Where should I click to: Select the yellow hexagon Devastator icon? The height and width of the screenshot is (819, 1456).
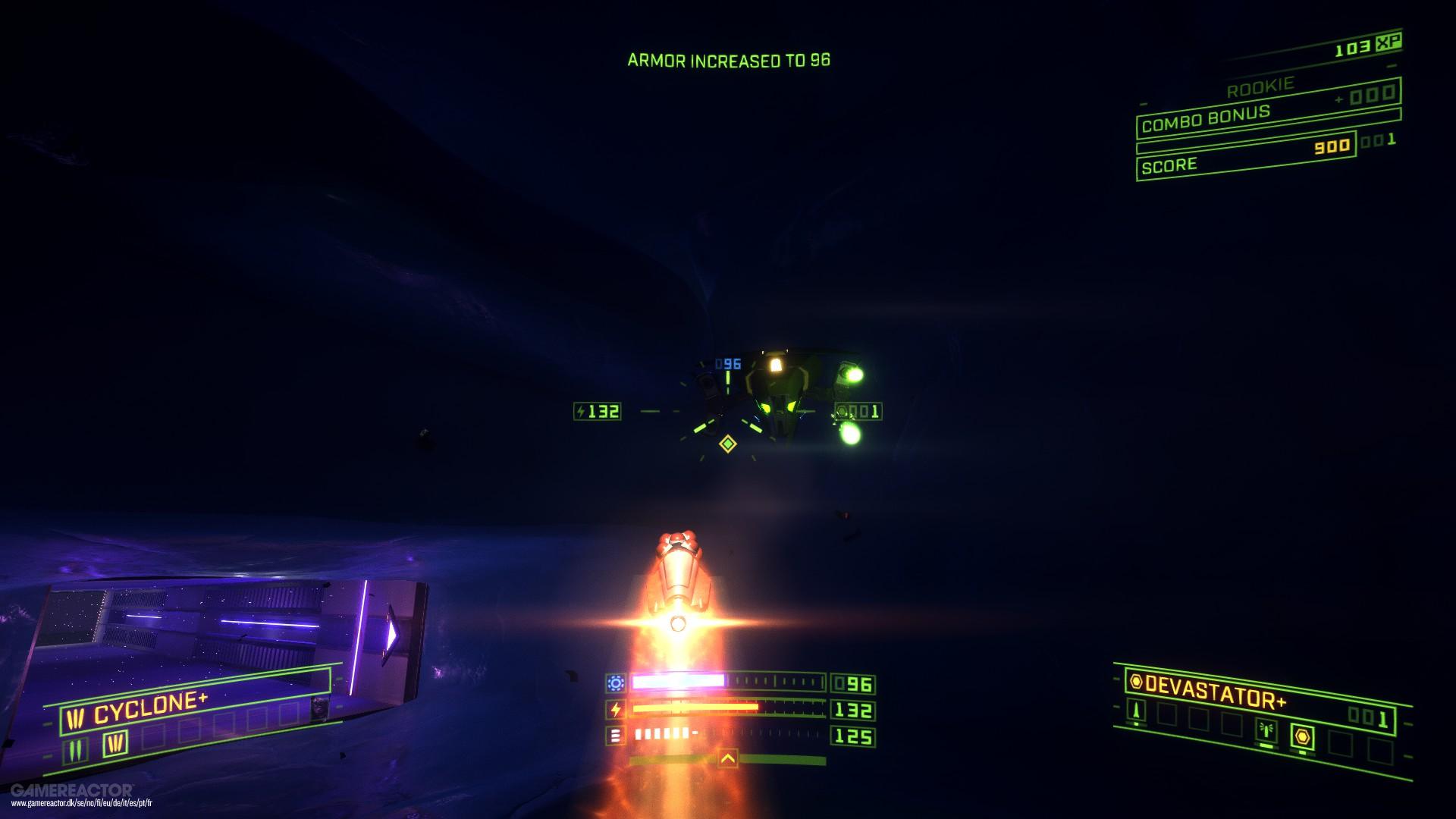(x=1303, y=736)
